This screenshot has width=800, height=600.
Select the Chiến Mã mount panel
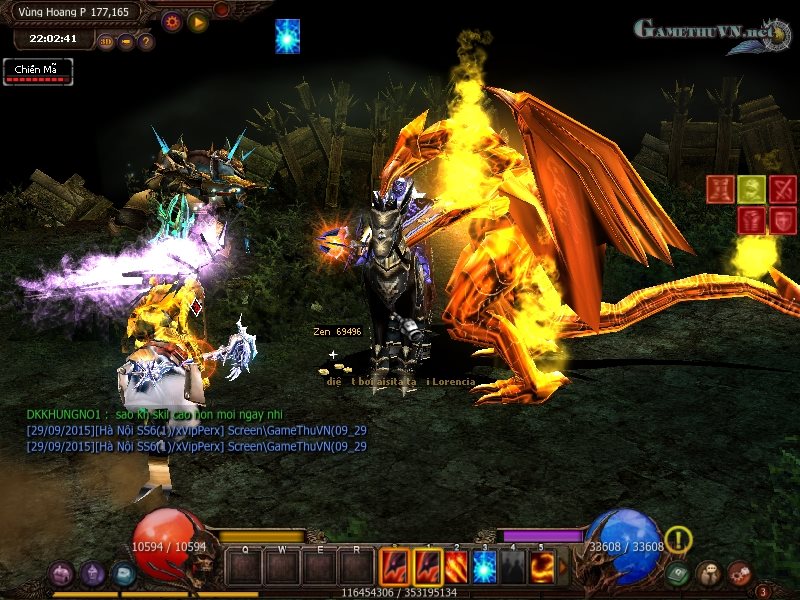tap(38, 71)
